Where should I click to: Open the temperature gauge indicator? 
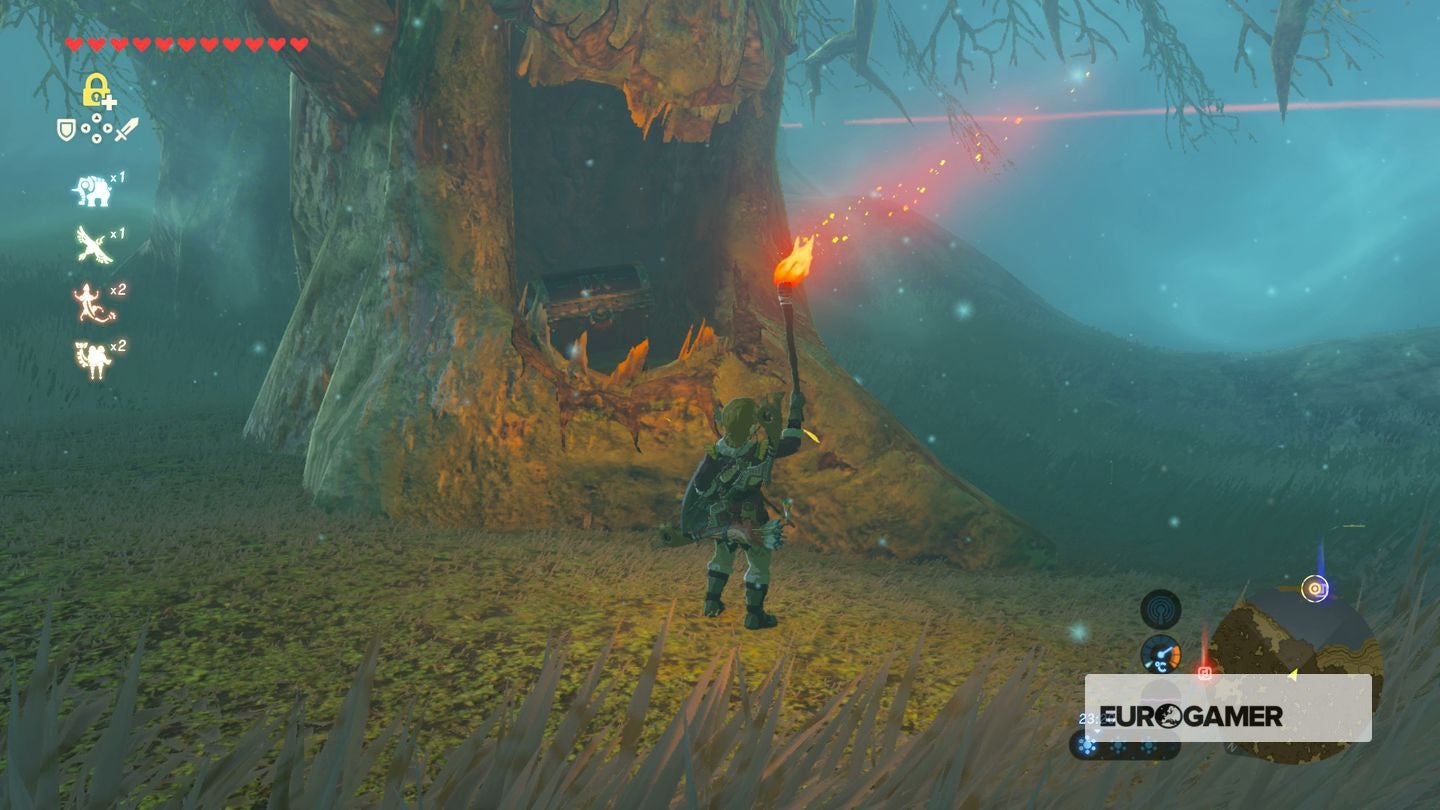1160,654
